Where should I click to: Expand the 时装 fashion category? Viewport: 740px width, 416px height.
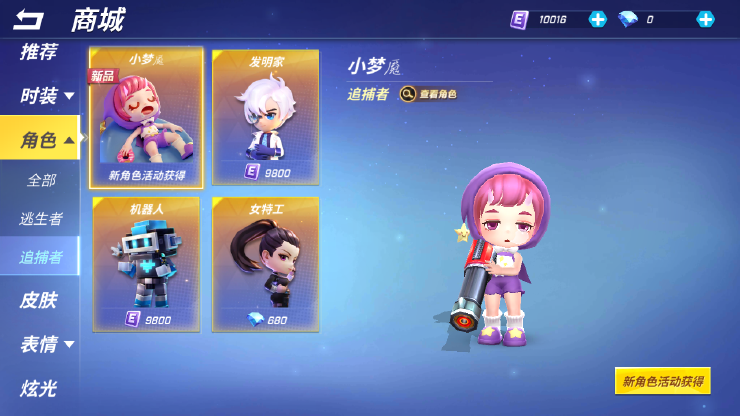tap(47, 96)
